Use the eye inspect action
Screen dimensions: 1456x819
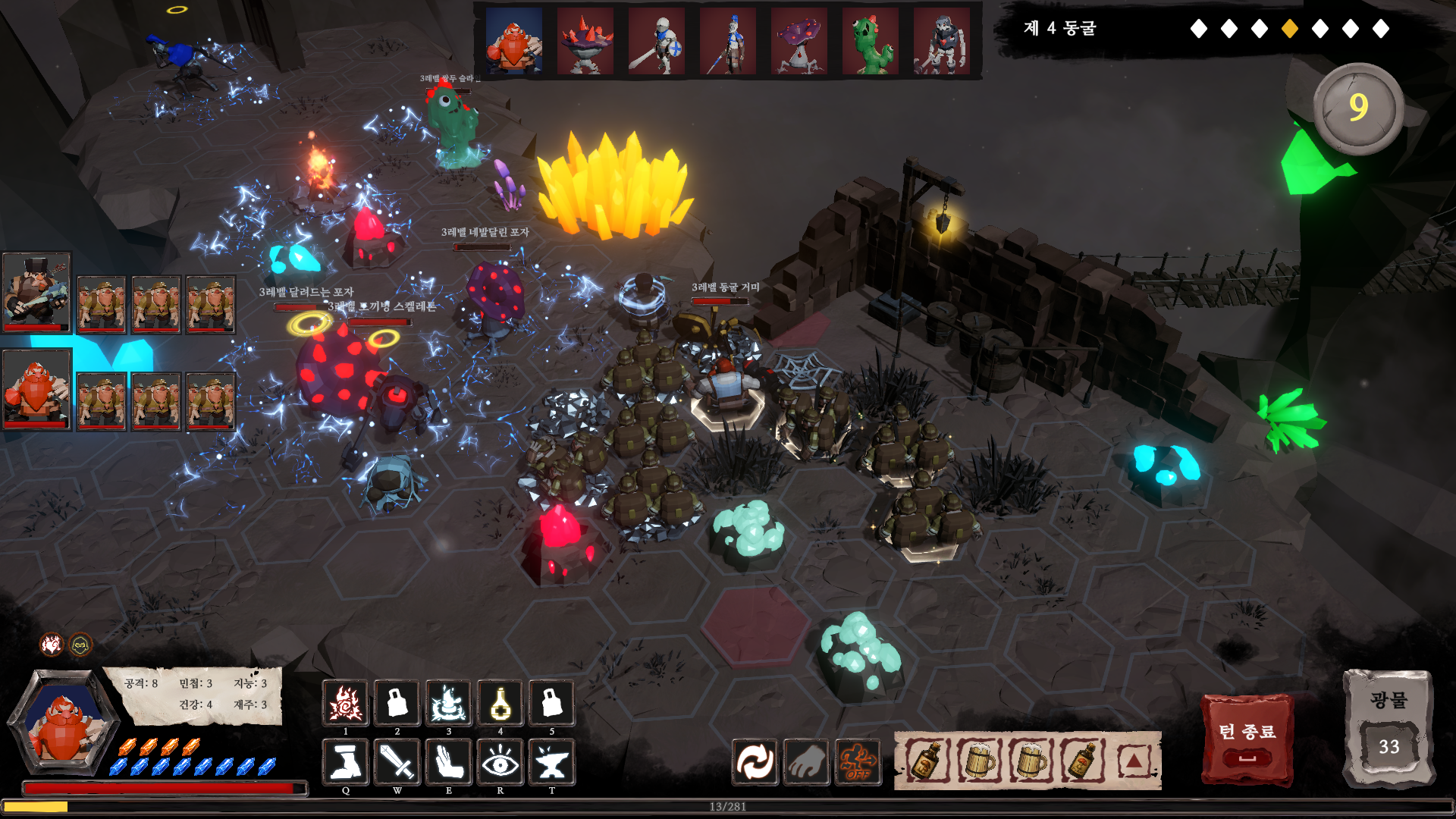pos(500,761)
